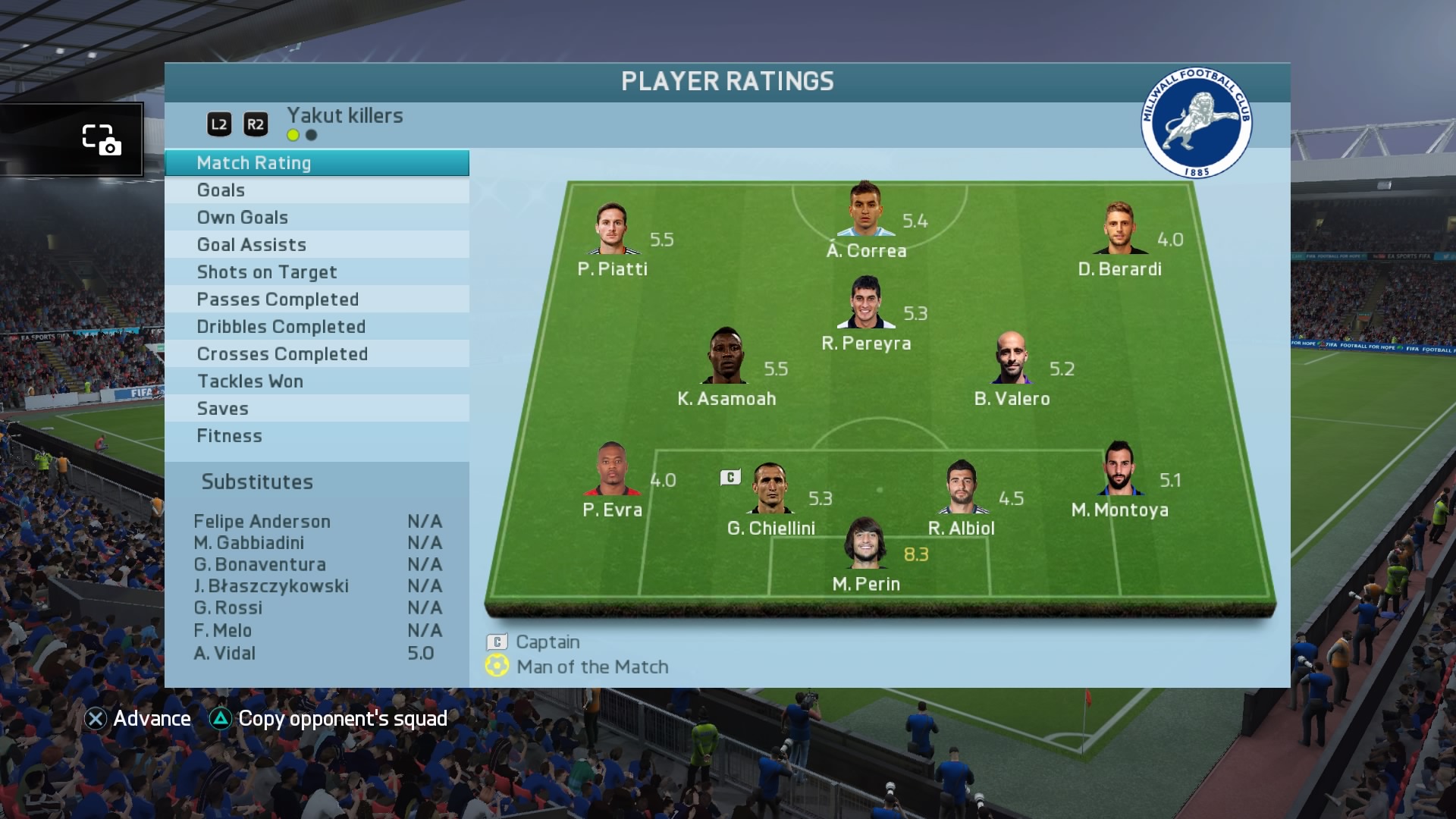Screen dimensions: 1456x819
Task: Show Dribbles Completed ratings
Action: tap(316, 327)
